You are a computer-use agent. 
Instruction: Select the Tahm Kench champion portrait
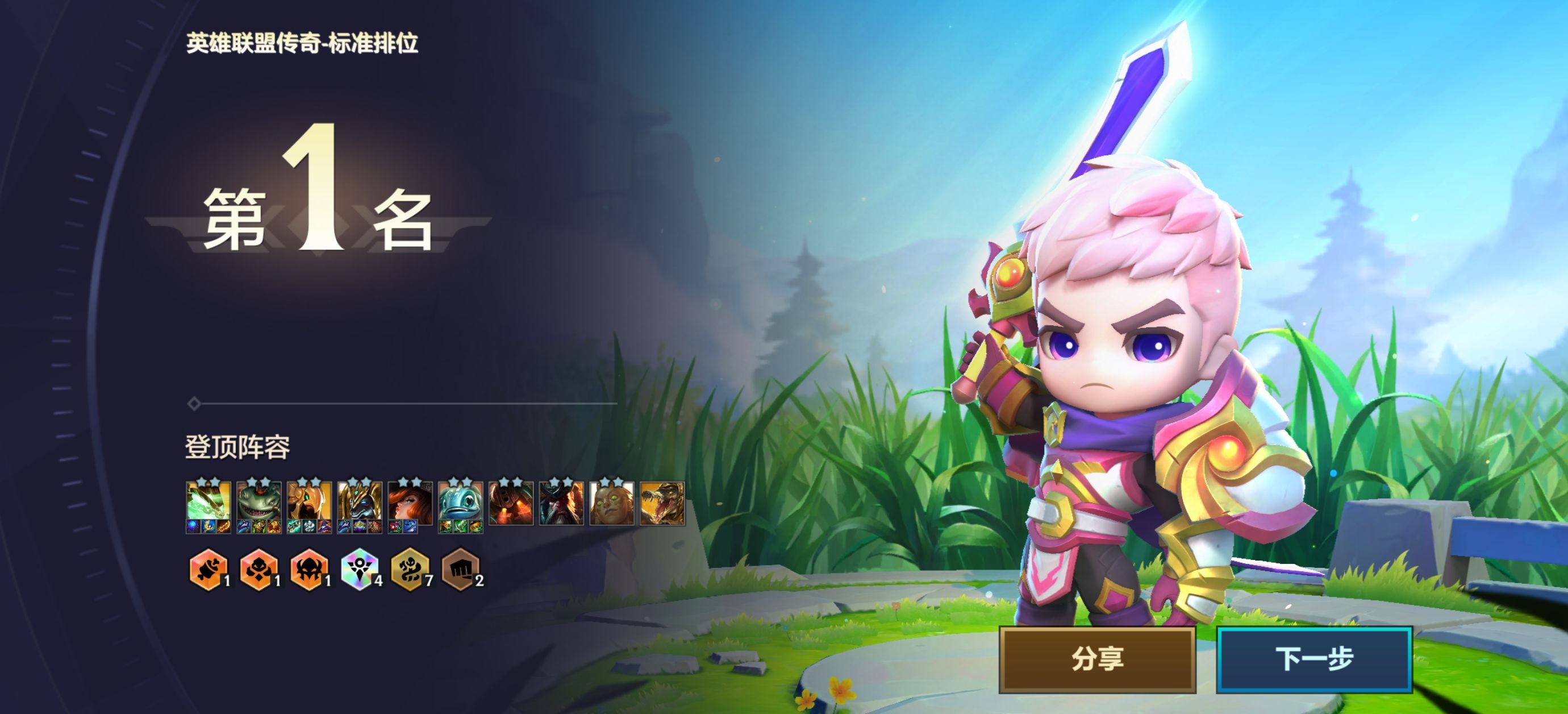[x=258, y=503]
